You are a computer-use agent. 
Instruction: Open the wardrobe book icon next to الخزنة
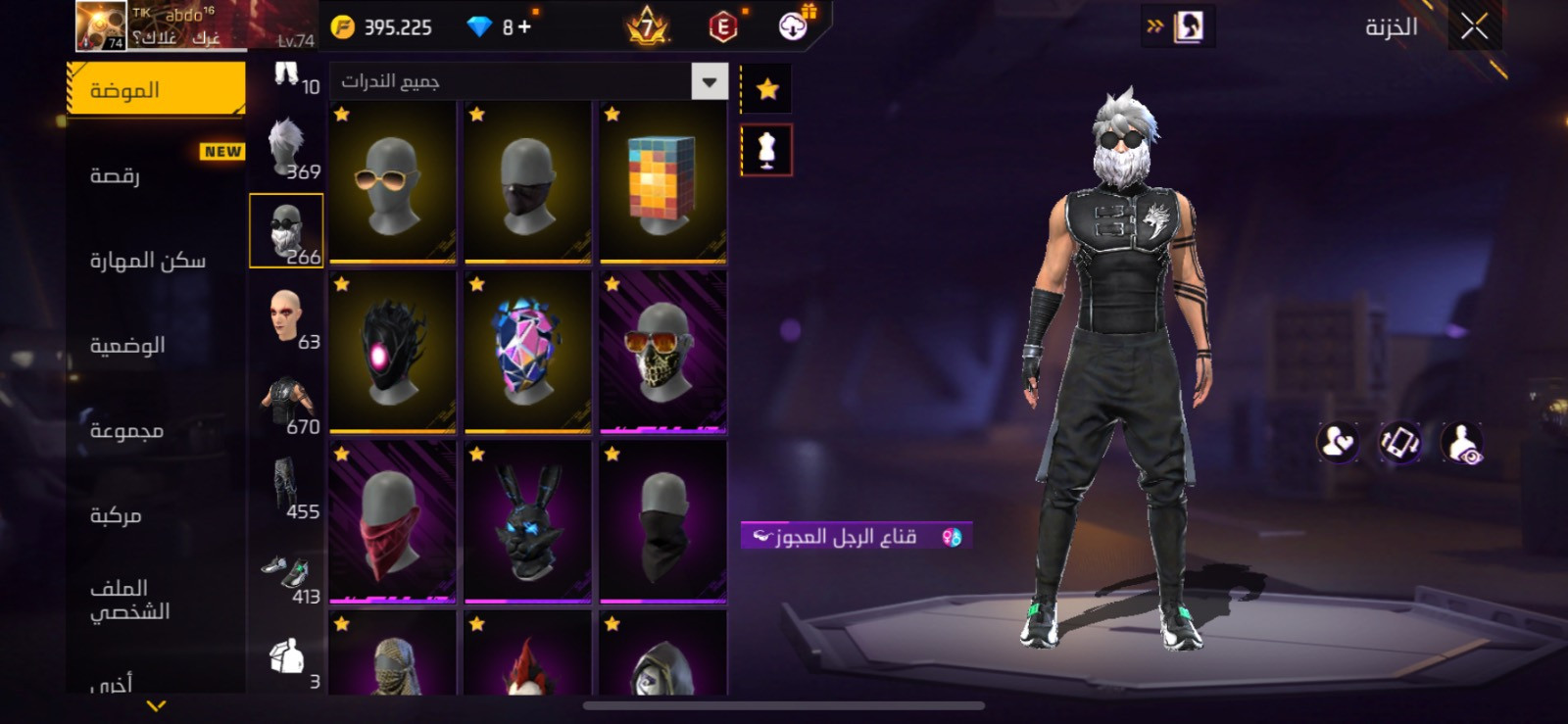coord(1189,26)
